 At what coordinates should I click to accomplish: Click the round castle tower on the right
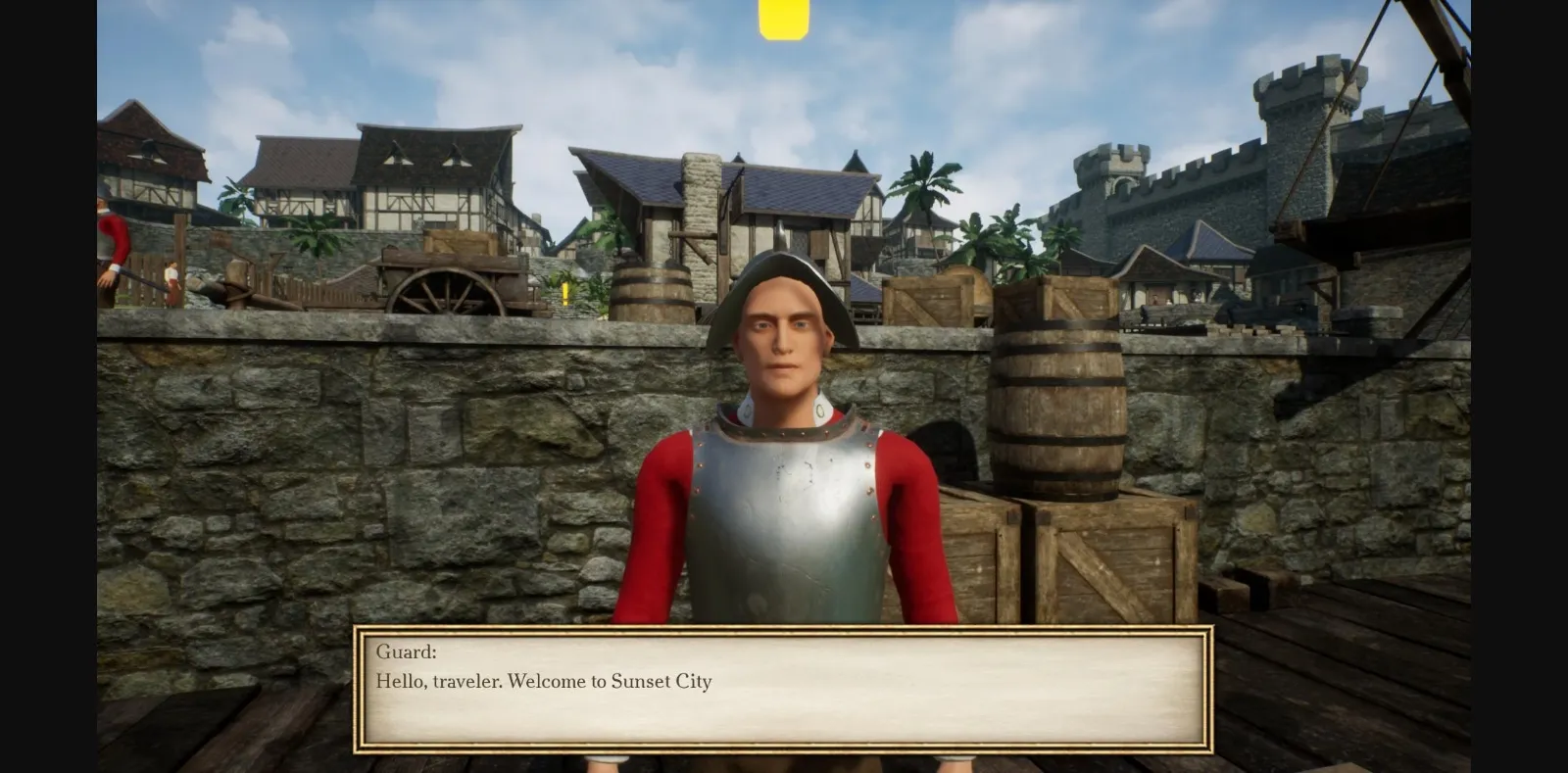pyautogui.click(x=1303, y=108)
